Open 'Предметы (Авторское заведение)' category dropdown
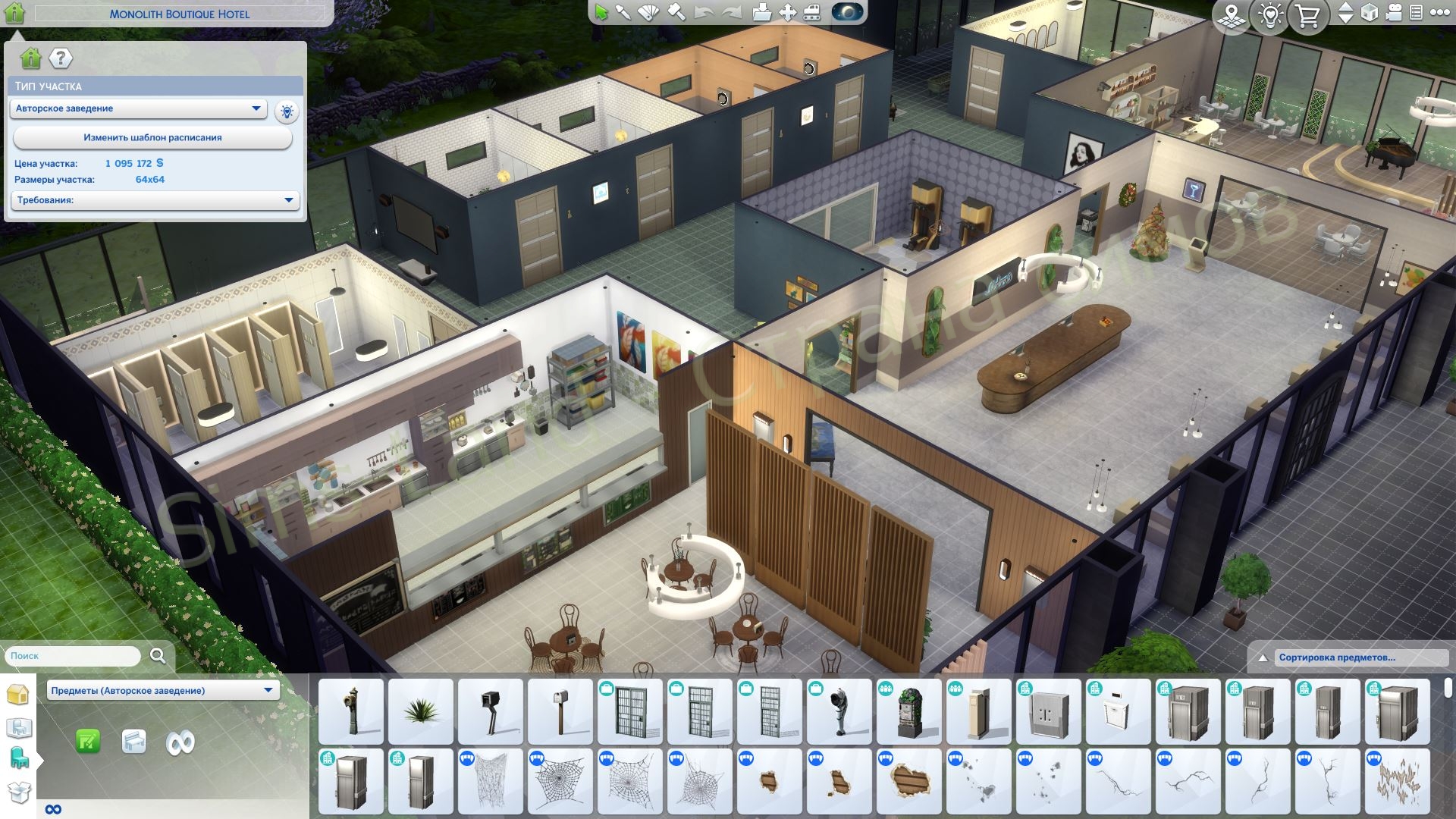Viewport: 1456px width, 819px height. click(x=162, y=690)
